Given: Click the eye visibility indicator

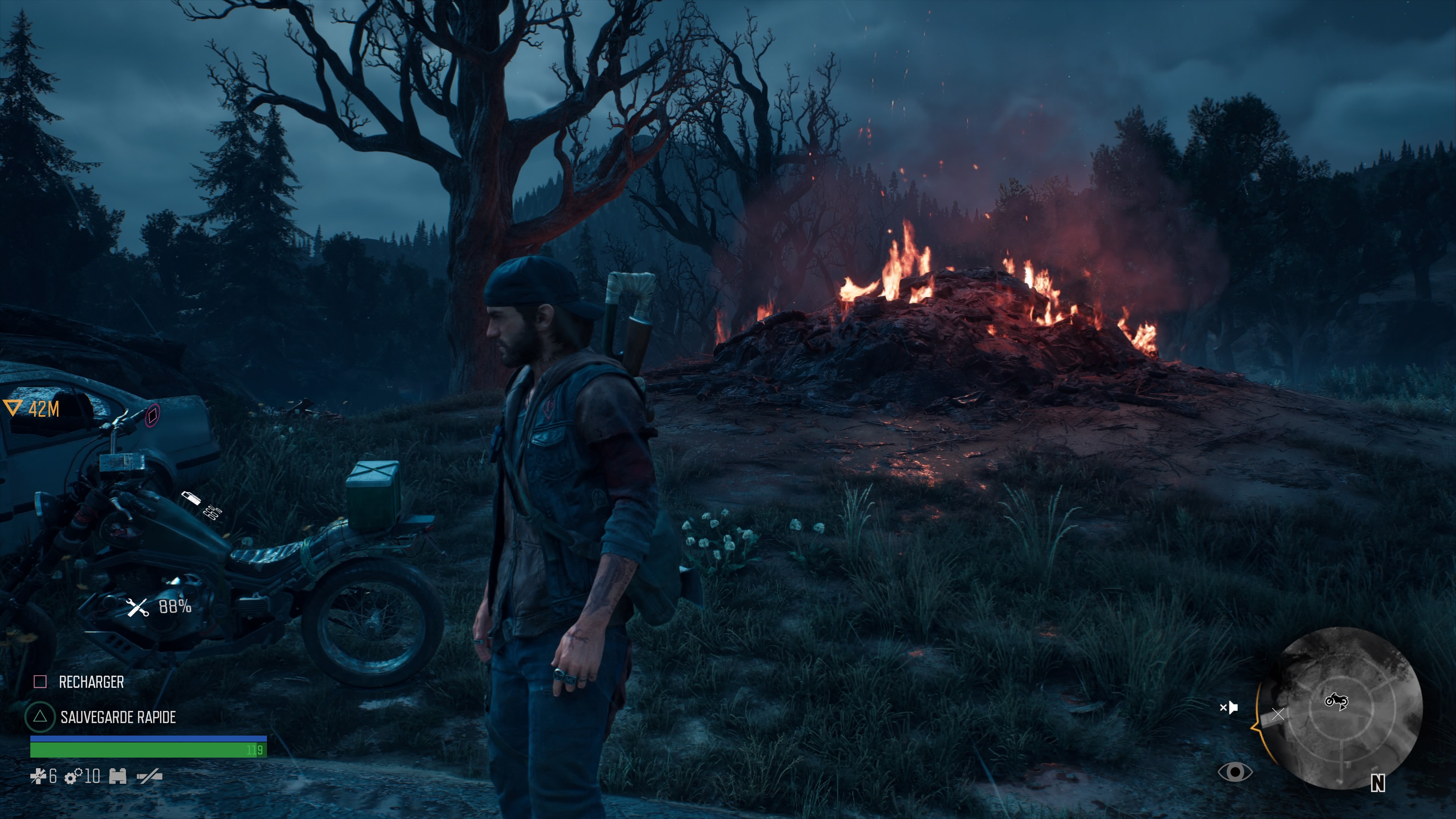Looking at the screenshot, I should coord(1235,772).
